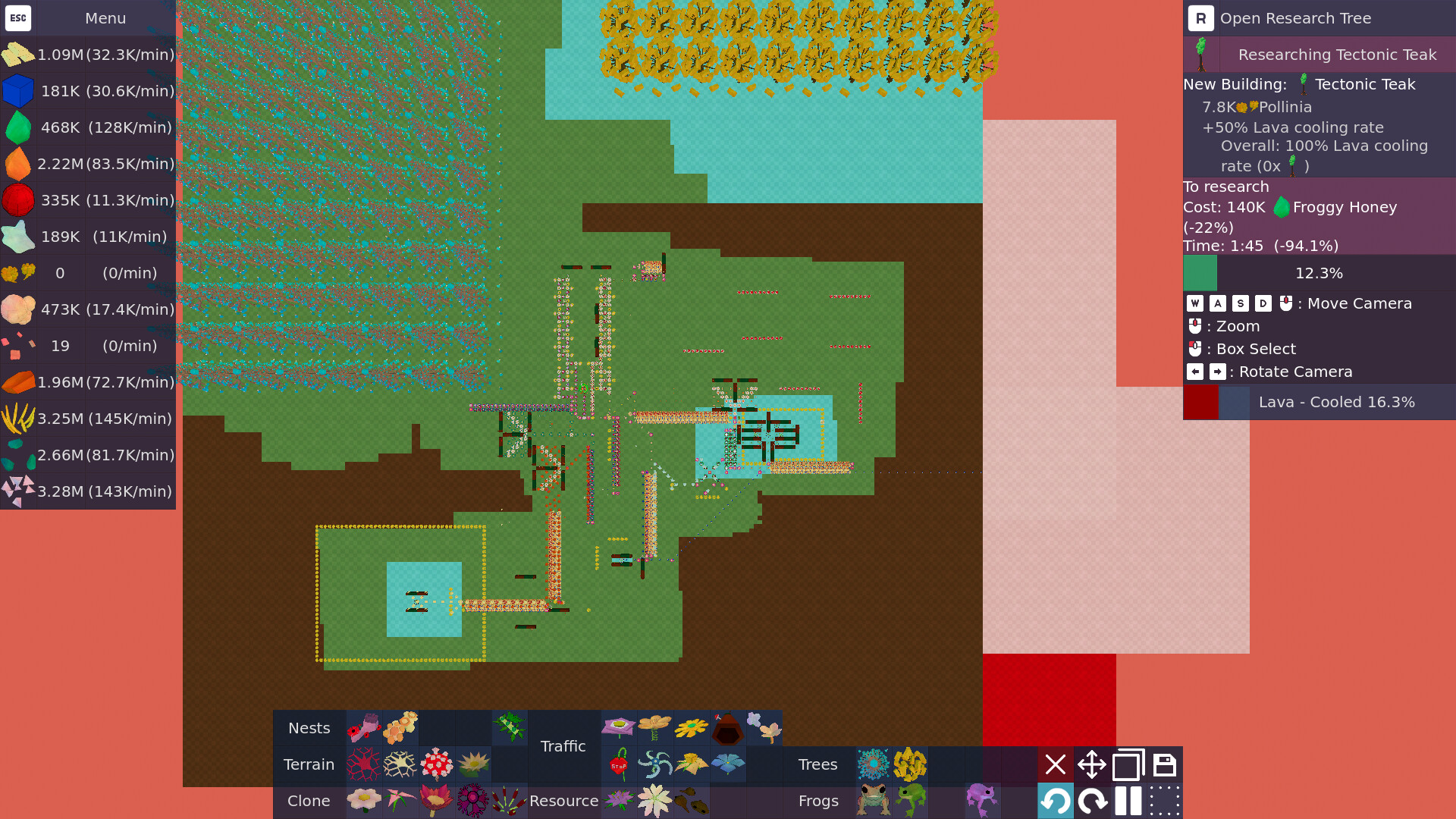Viewport: 1456px width, 819px height.
Task: Activate the move arrows tool
Action: coord(1092,764)
